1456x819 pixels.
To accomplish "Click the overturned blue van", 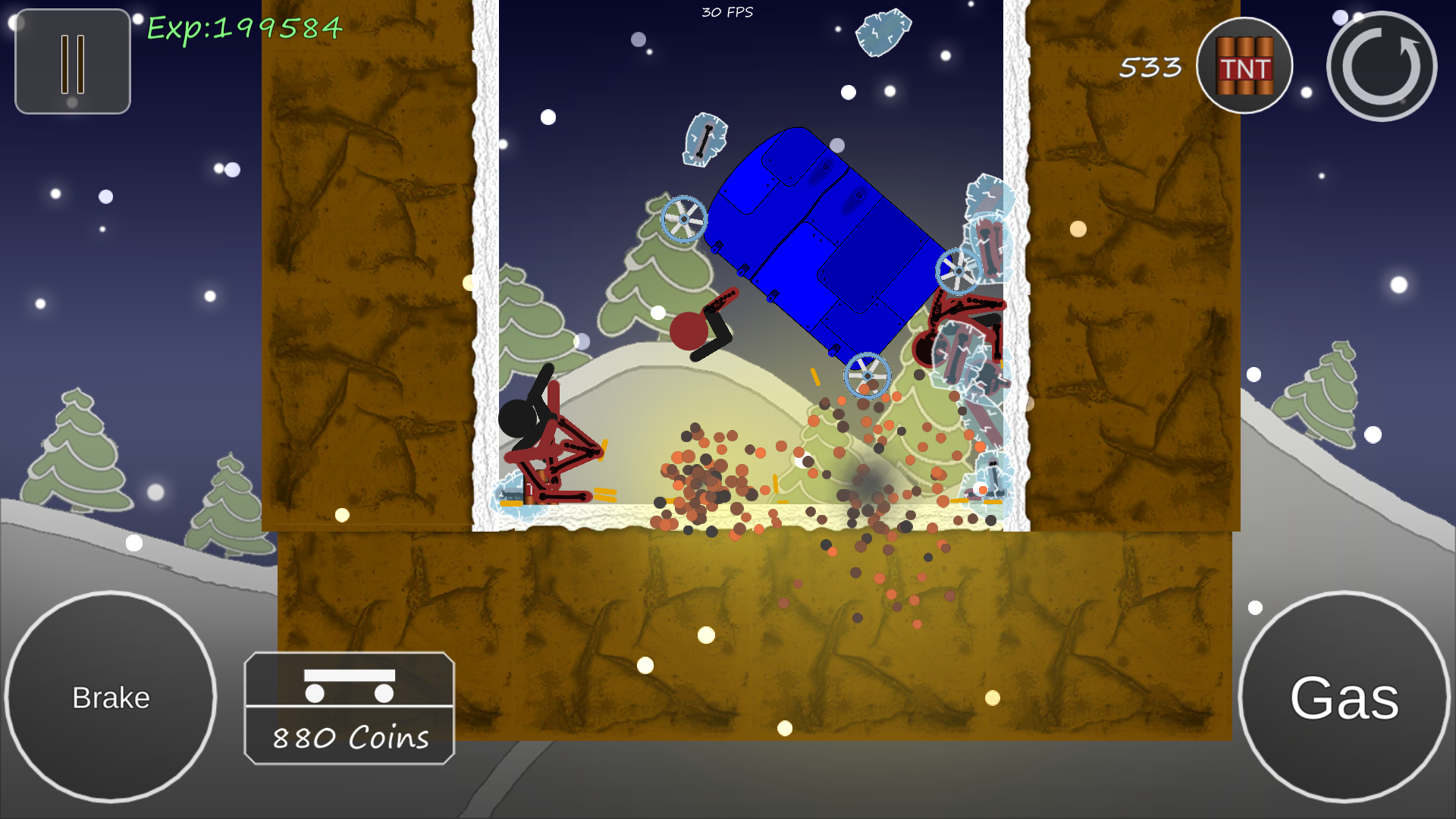I will point(819,243).
